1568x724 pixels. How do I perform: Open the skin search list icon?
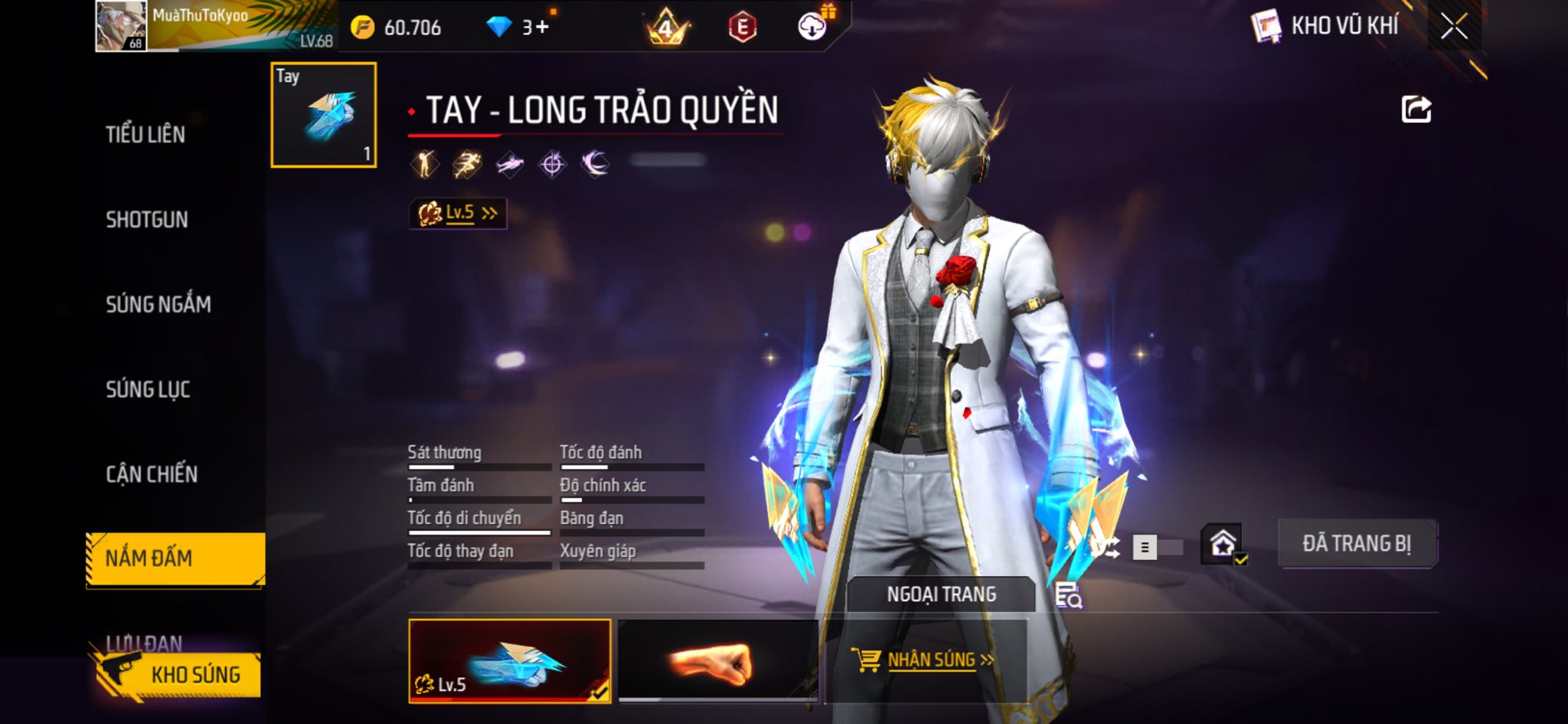tap(1068, 595)
